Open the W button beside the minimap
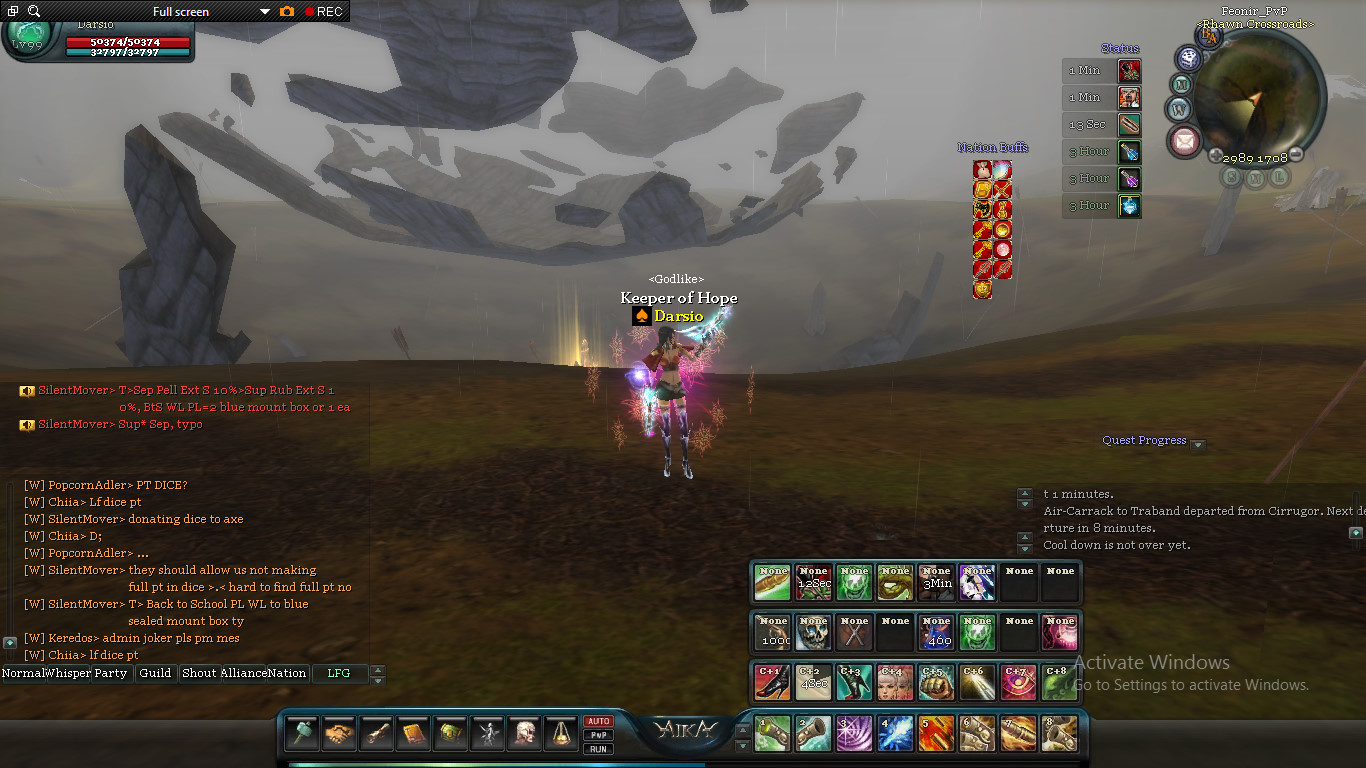 tap(1180, 108)
